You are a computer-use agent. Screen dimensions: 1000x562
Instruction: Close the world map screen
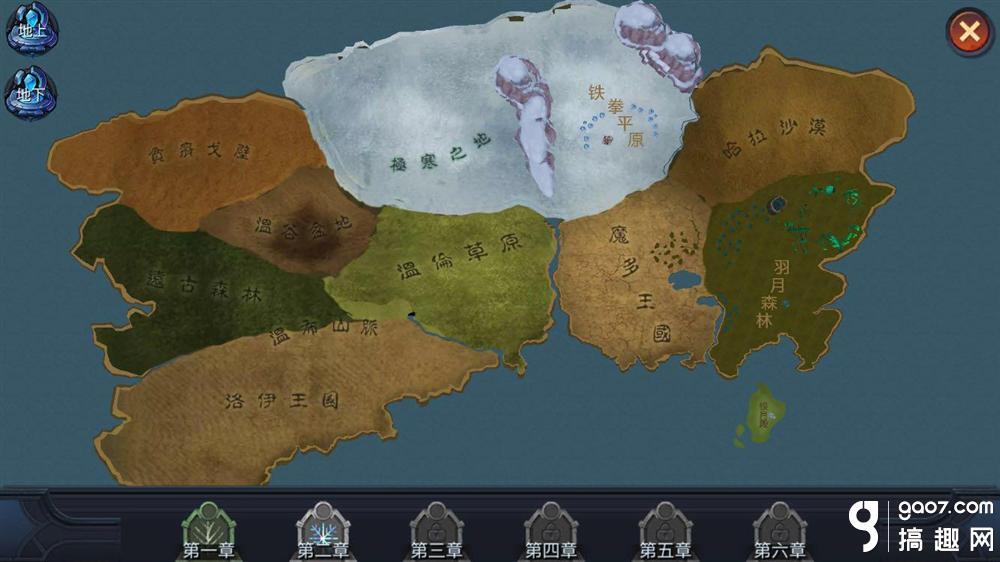(x=968, y=32)
